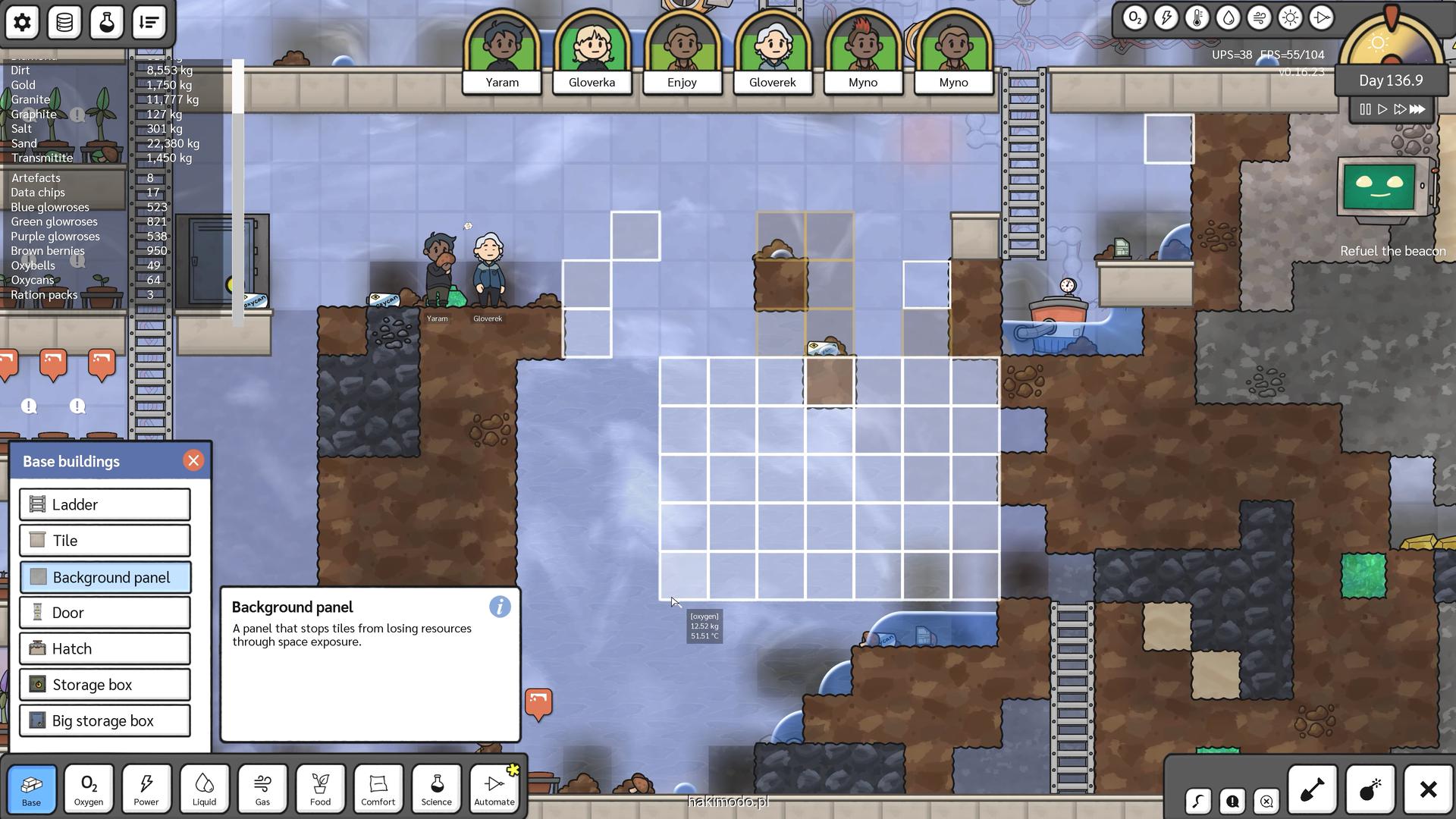1456x819 pixels.
Task: Pick the Hatch building option
Action: coord(105,649)
